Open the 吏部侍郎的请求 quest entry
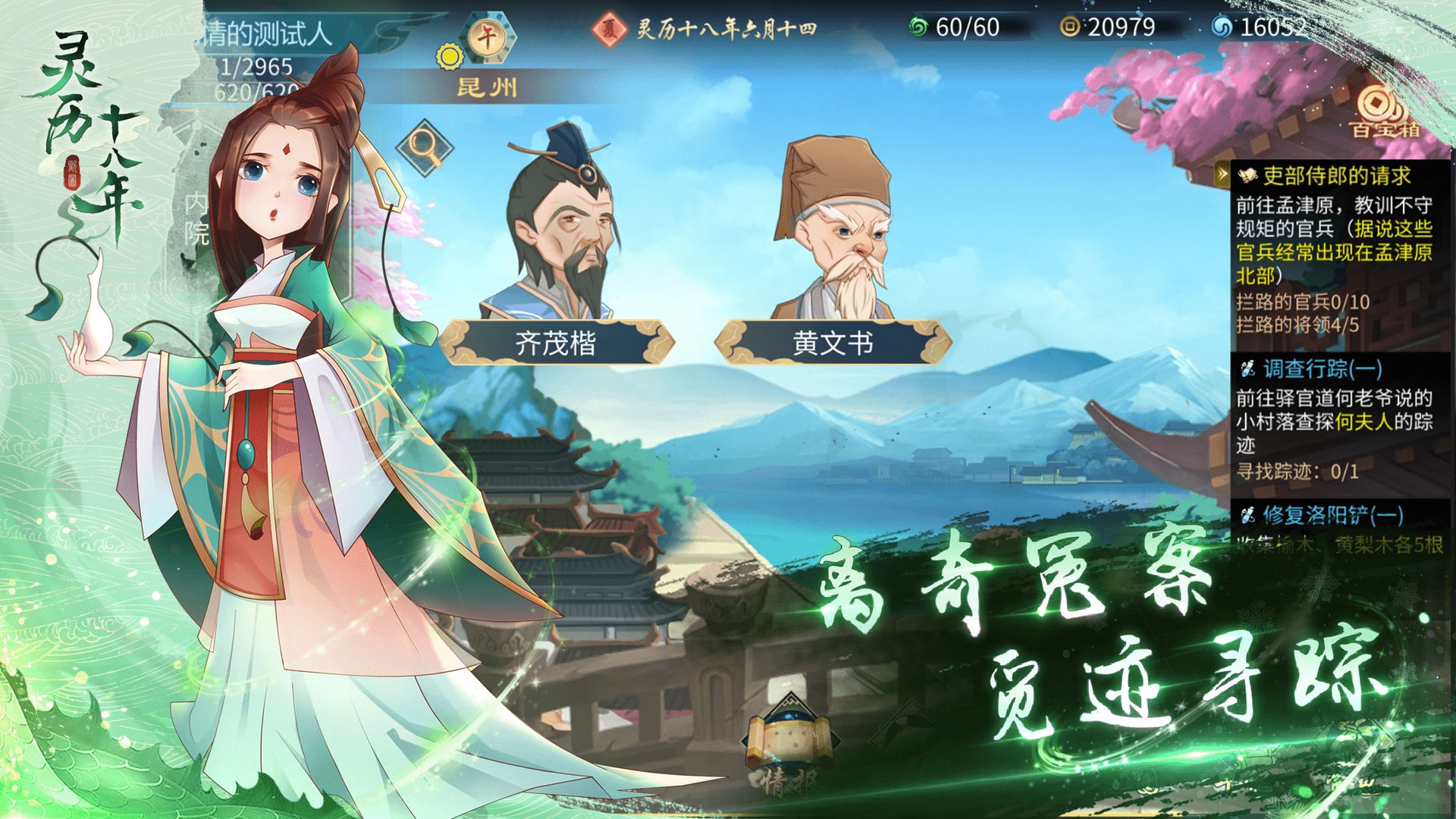Image resolution: width=1456 pixels, height=819 pixels. (x=1336, y=177)
